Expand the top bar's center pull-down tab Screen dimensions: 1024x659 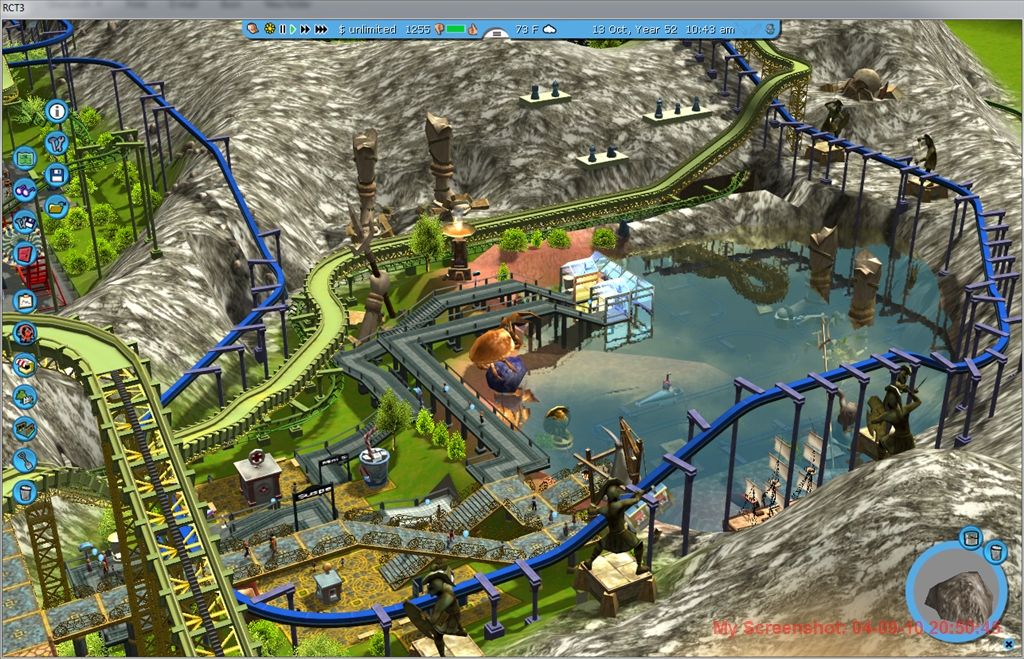point(492,33)
